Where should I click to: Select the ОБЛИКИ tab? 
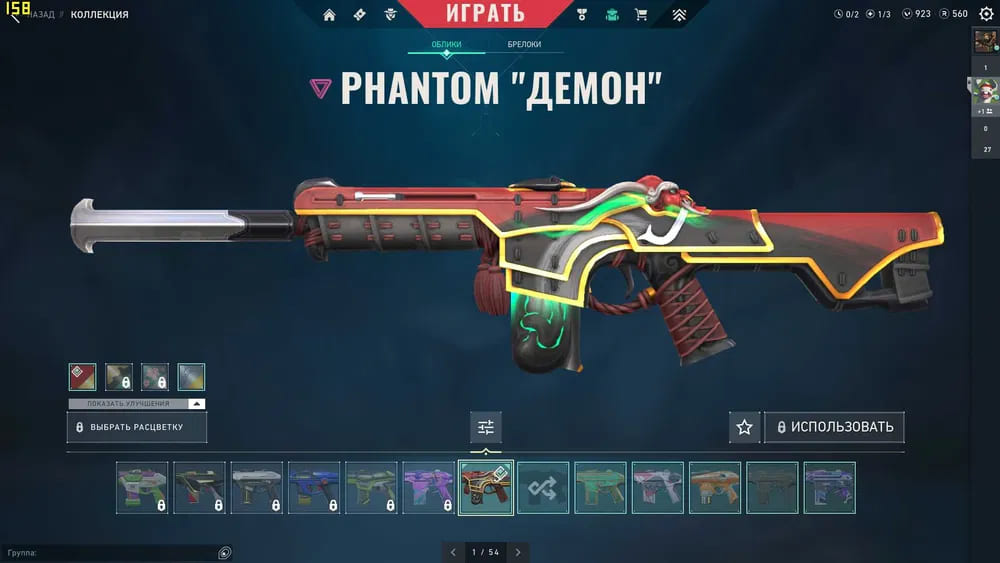coord(446,45)
